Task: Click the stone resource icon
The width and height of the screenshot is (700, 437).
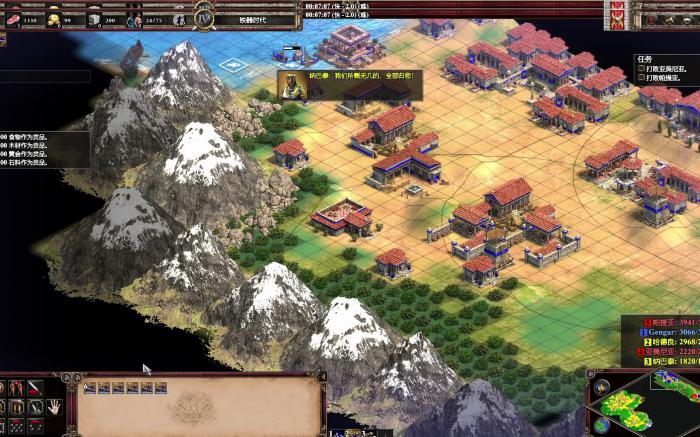Action: point(93,19)
